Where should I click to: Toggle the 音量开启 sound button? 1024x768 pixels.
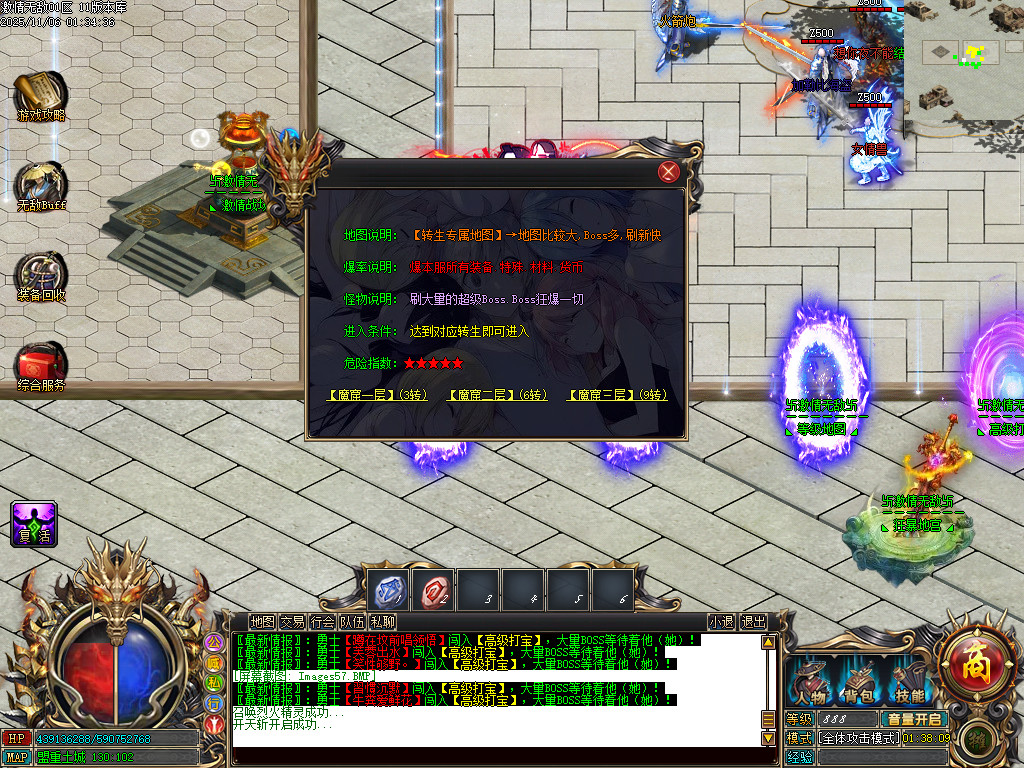(914, 719)
